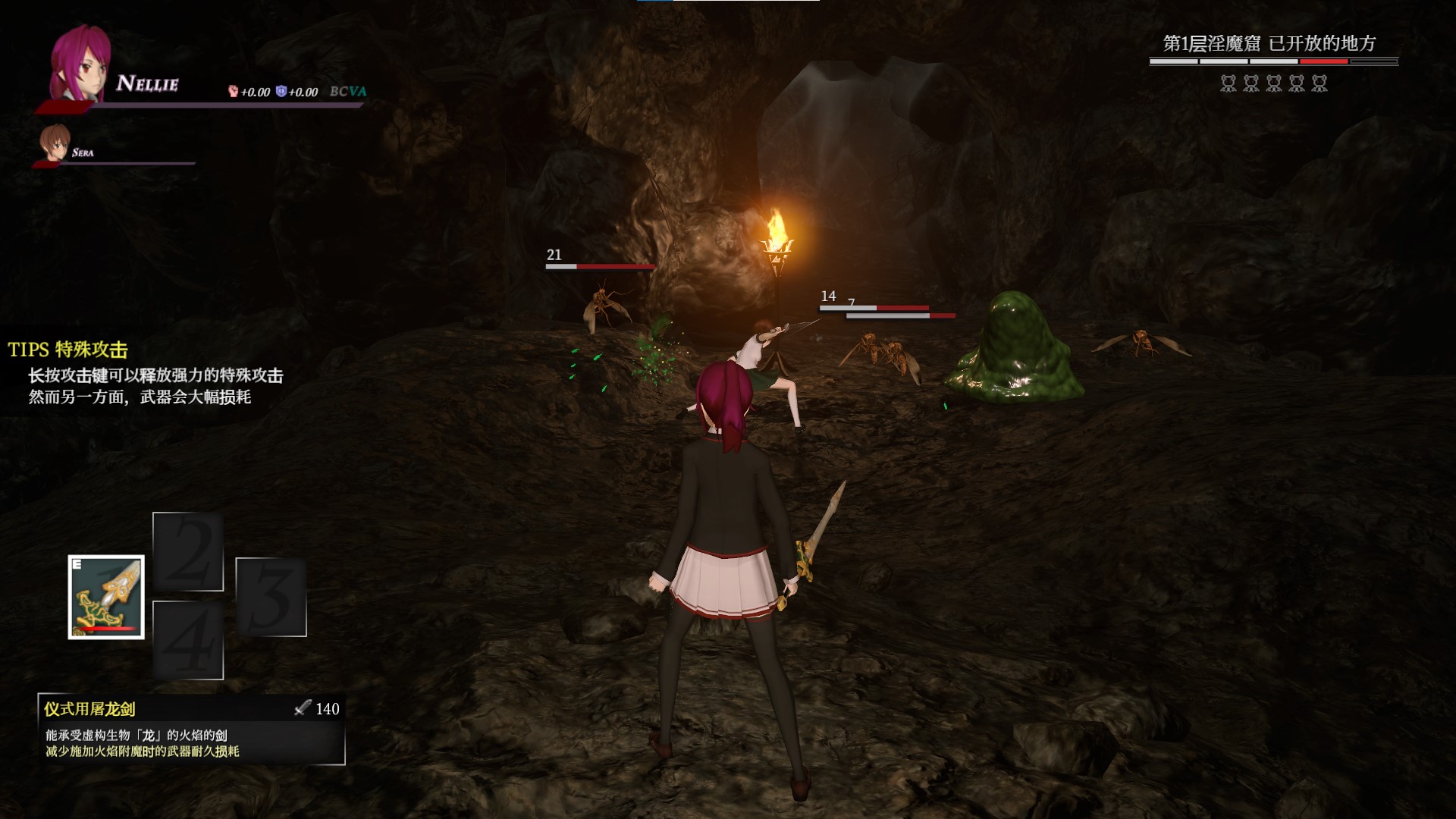The image size is (1456, 819).
Task: Pick weapon slot number 3
Action: coord(271,597)
